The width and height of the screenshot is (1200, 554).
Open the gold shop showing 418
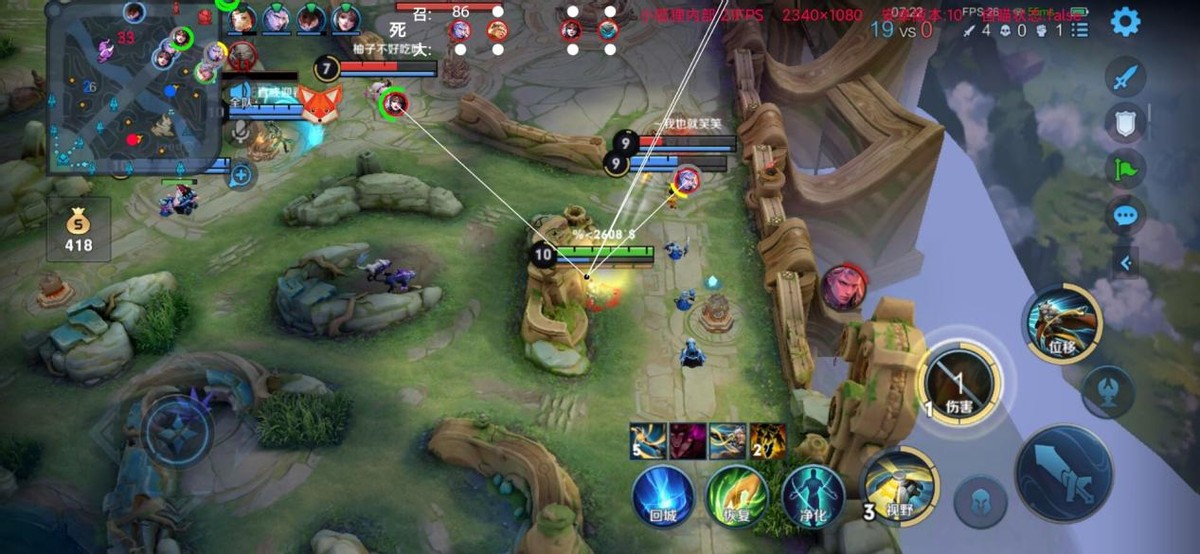78,229
